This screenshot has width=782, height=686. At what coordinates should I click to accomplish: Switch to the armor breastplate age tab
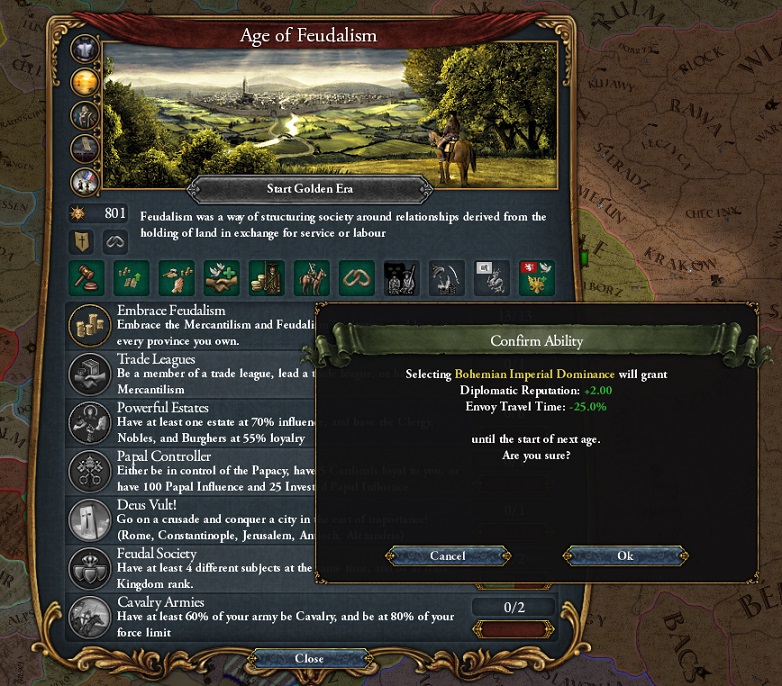coord(85,50)
